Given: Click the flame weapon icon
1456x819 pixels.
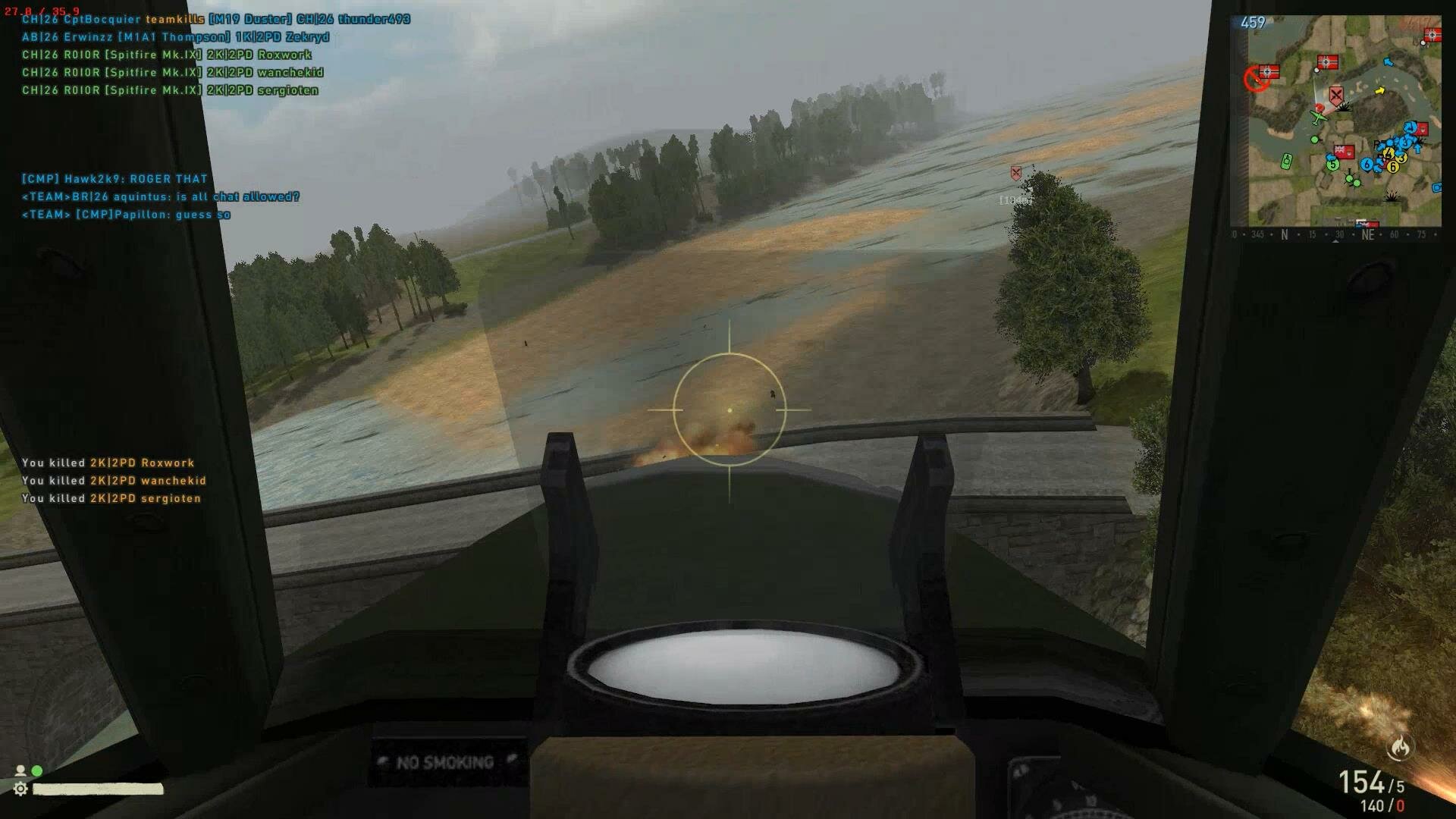Looking at the screenshot, I should pos(1400,748).
